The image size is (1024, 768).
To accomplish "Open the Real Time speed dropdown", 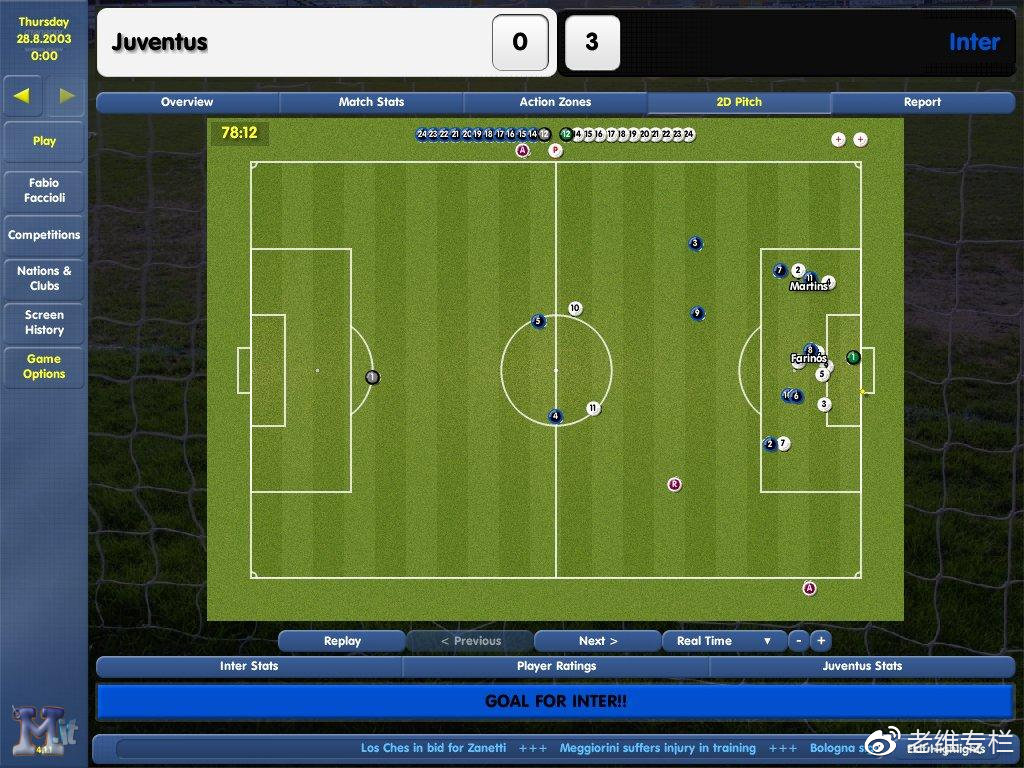I will tap(724, 641).
